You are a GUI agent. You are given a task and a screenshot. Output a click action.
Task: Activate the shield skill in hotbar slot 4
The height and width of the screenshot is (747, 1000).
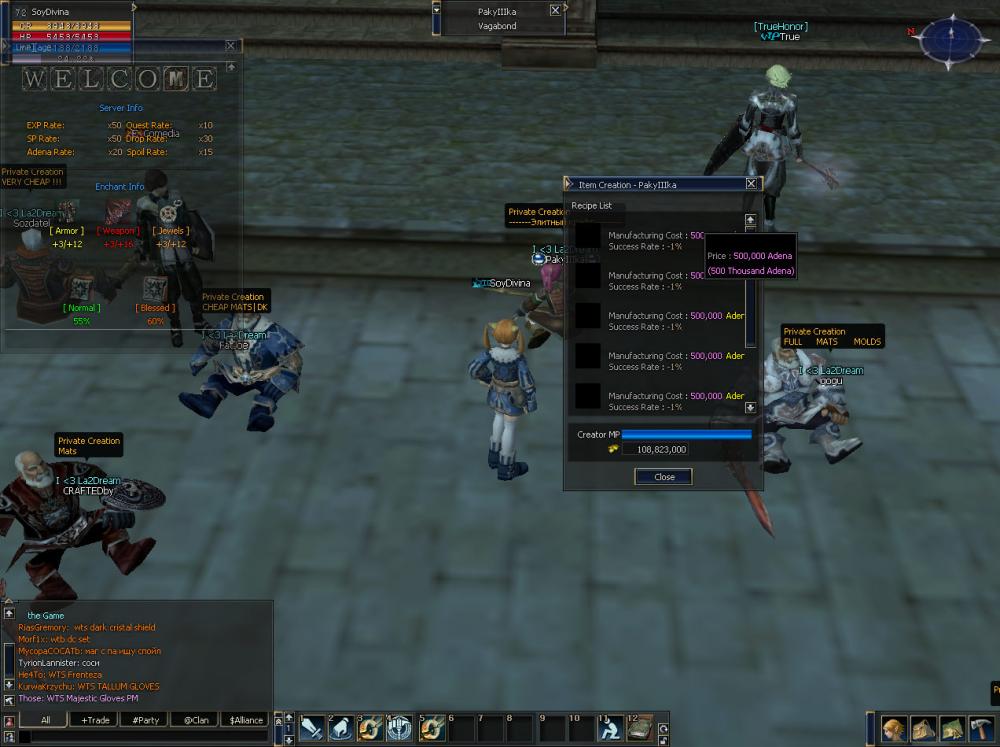[400, 728]
